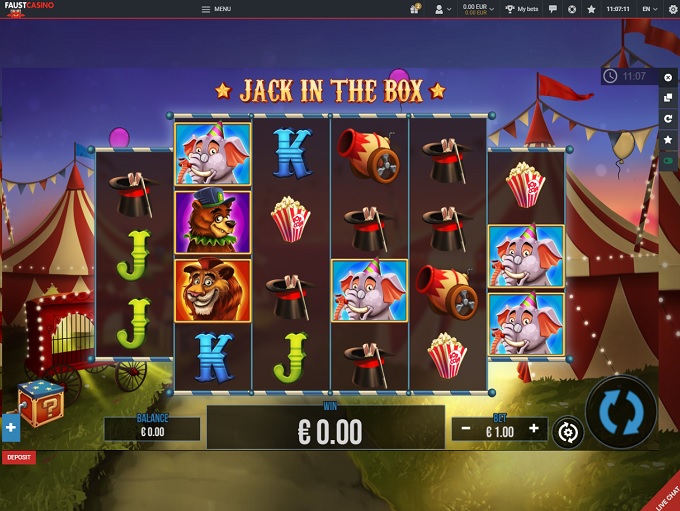Go to Faust Casino home logo
680x511 pixels.
coord(27,9)
